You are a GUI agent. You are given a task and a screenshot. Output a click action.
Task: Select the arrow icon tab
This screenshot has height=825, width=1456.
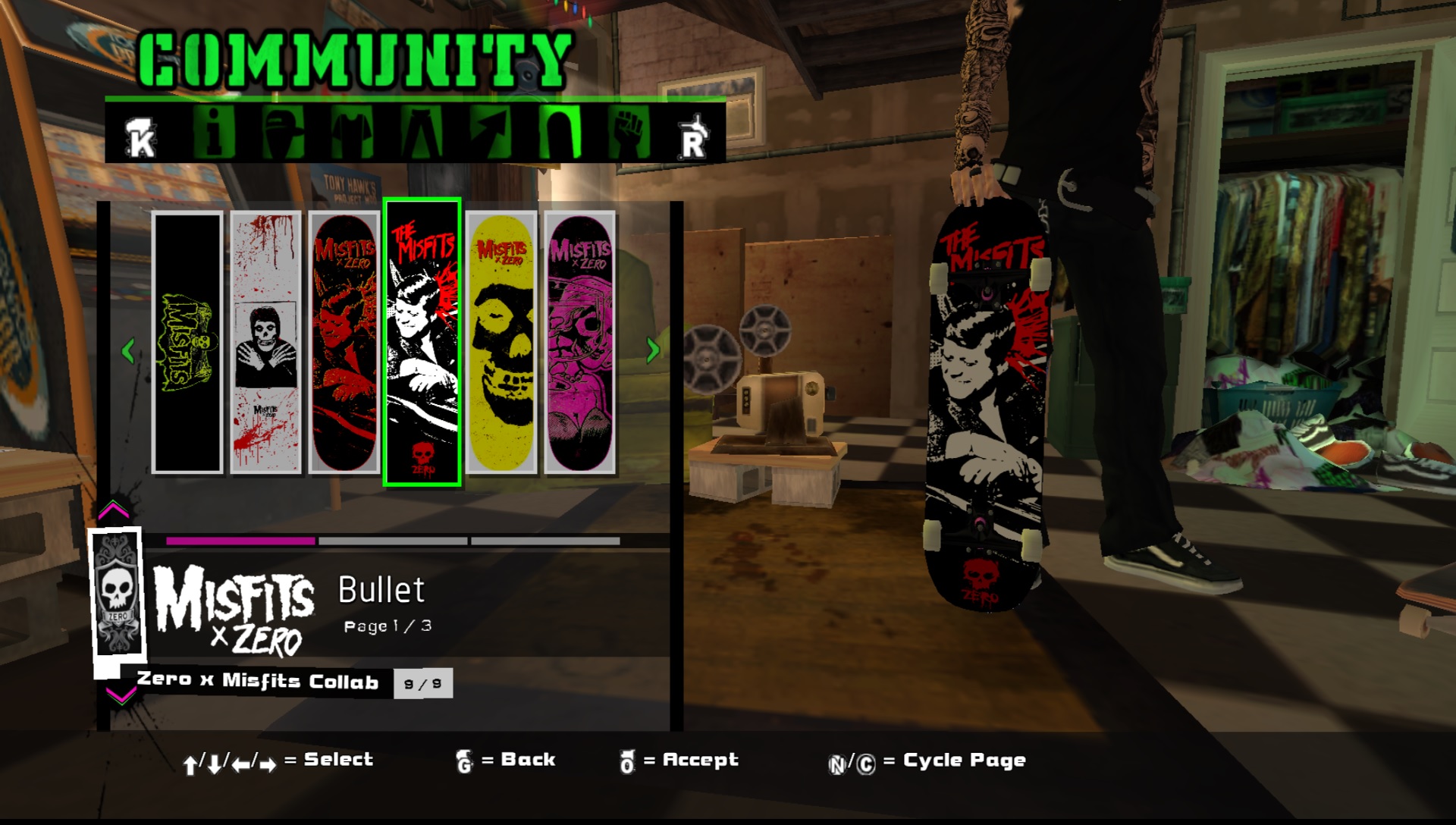click(x=491, y=132)
